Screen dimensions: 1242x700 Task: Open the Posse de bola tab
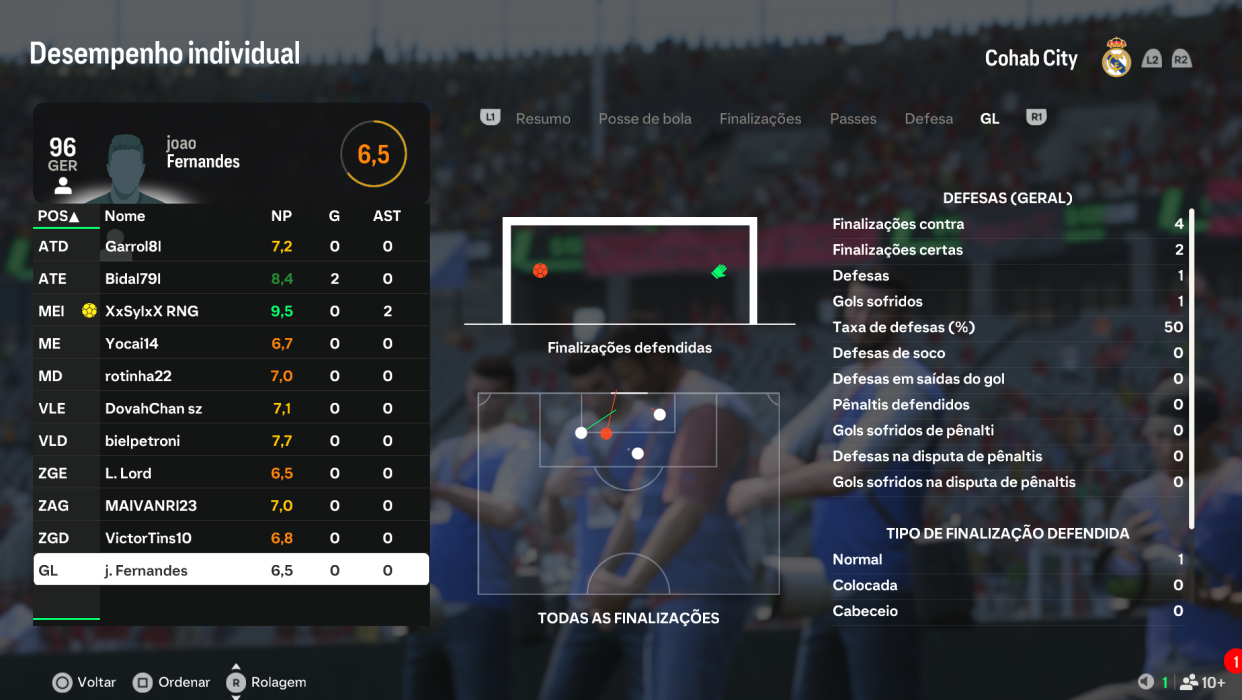click(645, 119)
